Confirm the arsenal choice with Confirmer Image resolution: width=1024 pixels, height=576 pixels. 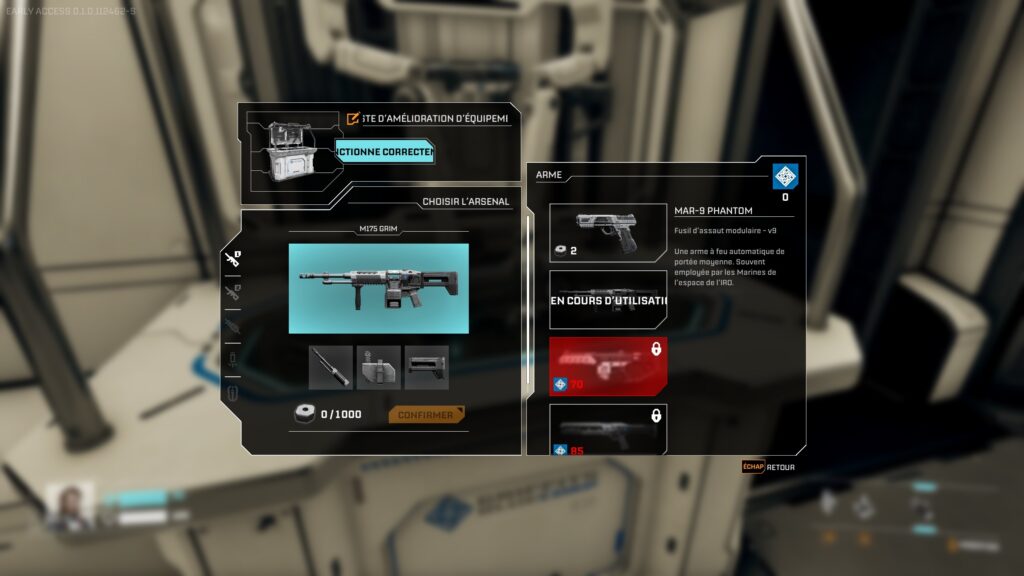(426, 414)
